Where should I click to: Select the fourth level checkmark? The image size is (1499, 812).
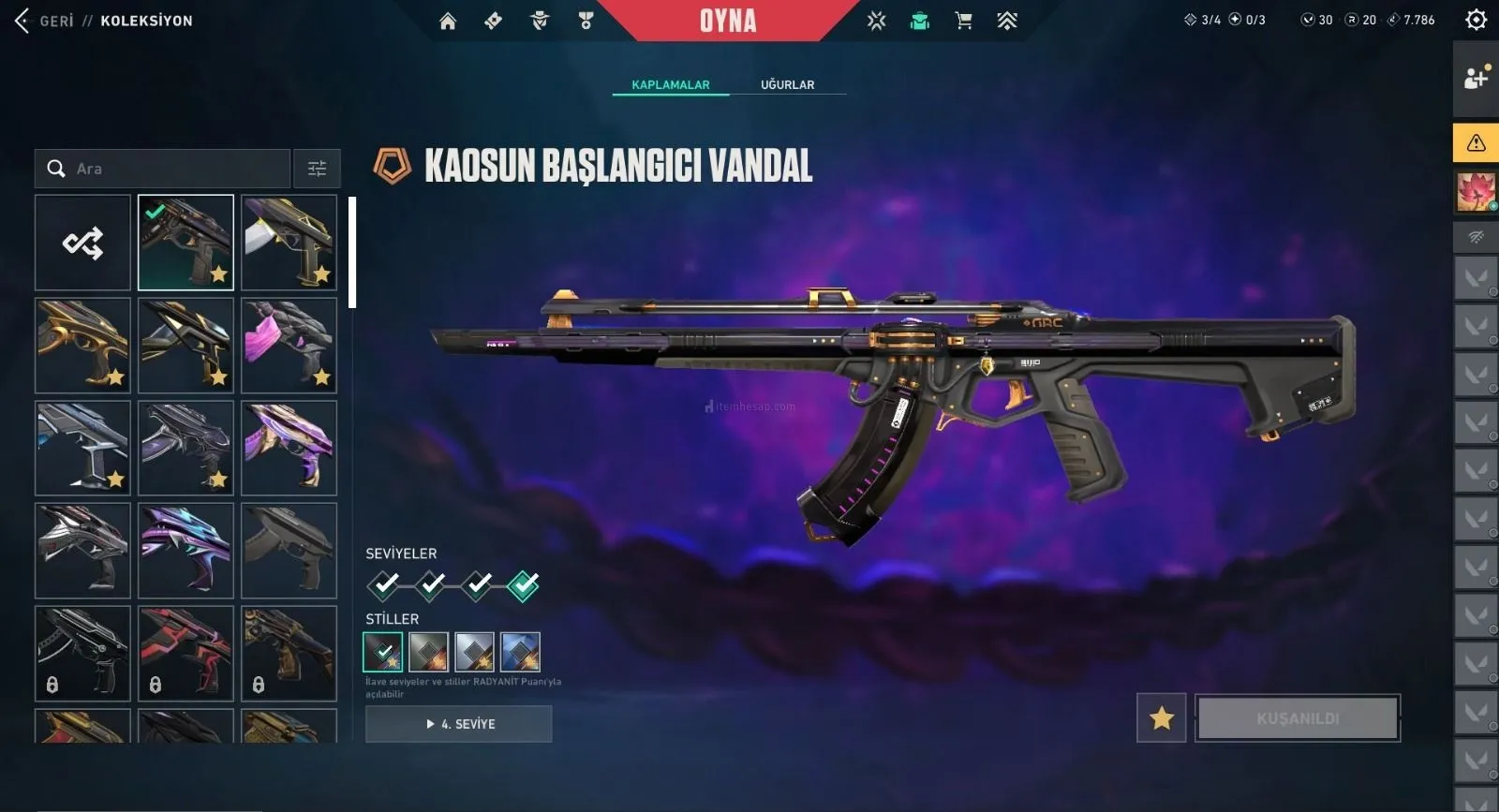point(523,585)
